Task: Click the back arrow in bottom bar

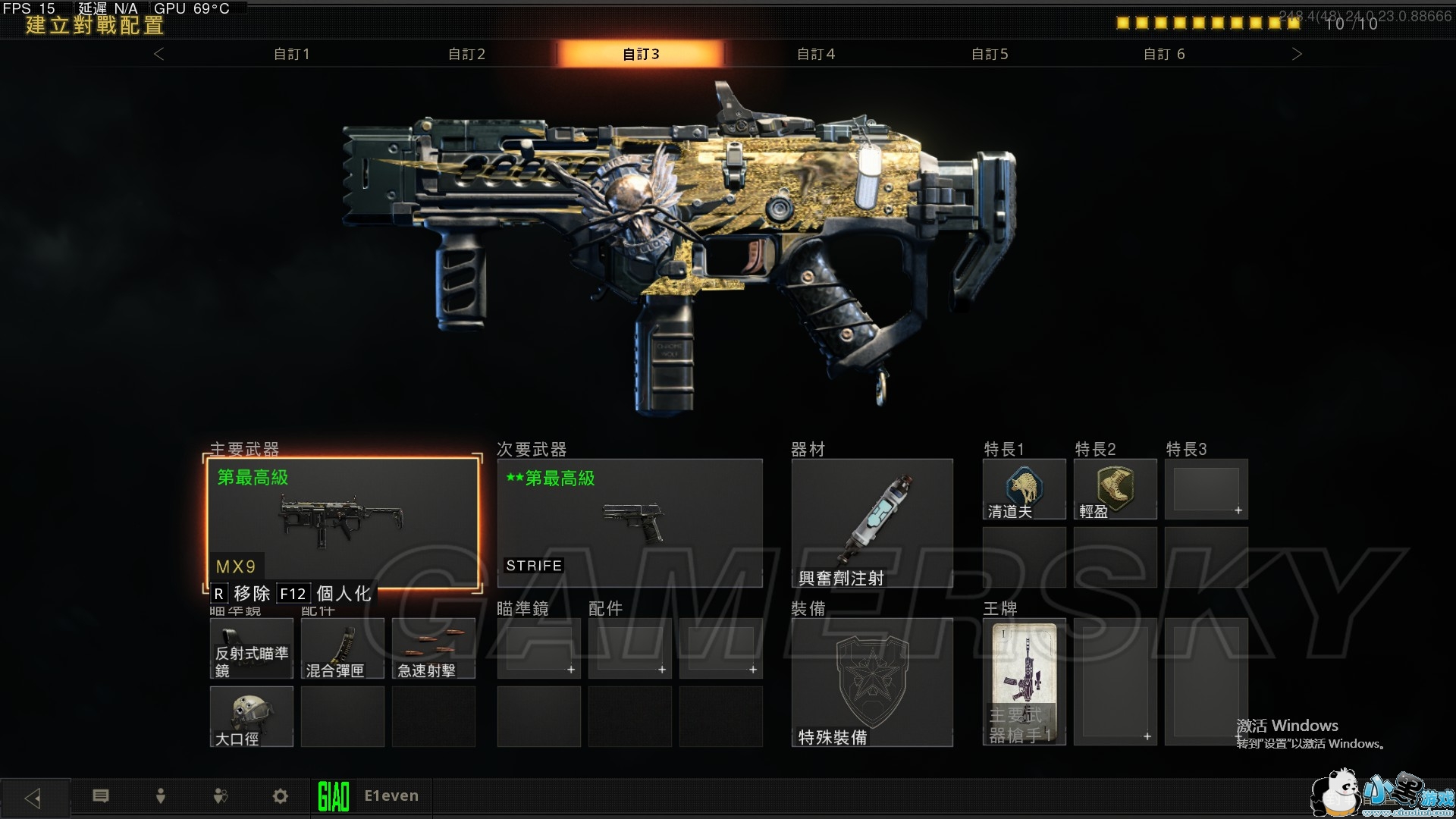Action: click(33, 798)
